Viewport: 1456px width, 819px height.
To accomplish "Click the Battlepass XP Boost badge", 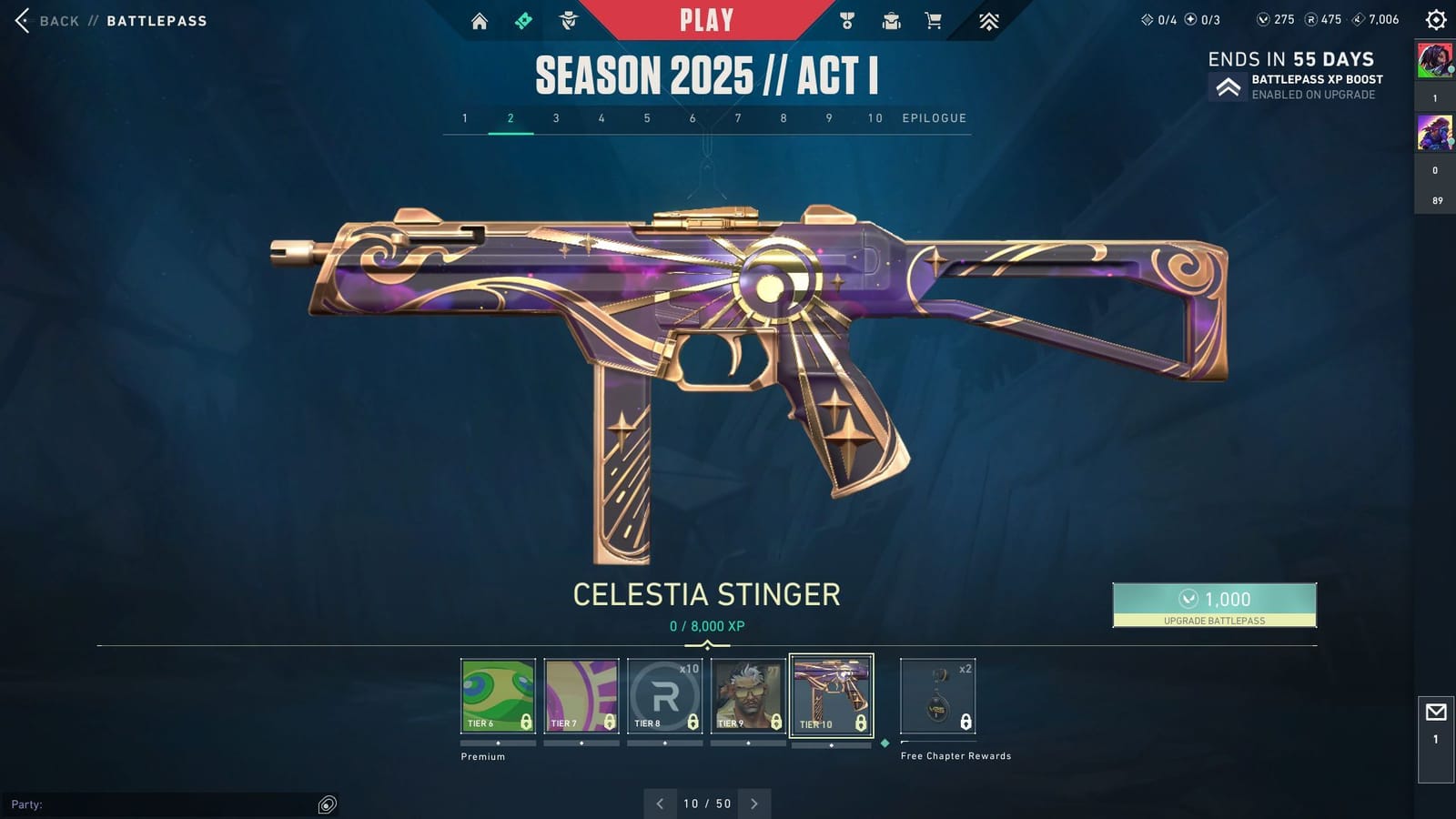I will click(x=1230, y=86).
